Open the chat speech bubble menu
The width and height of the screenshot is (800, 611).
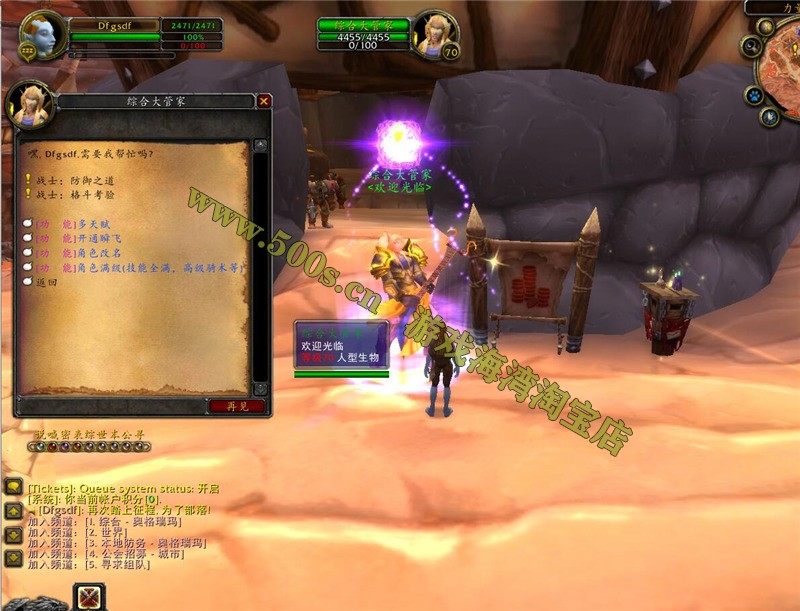tap(13, 487)
